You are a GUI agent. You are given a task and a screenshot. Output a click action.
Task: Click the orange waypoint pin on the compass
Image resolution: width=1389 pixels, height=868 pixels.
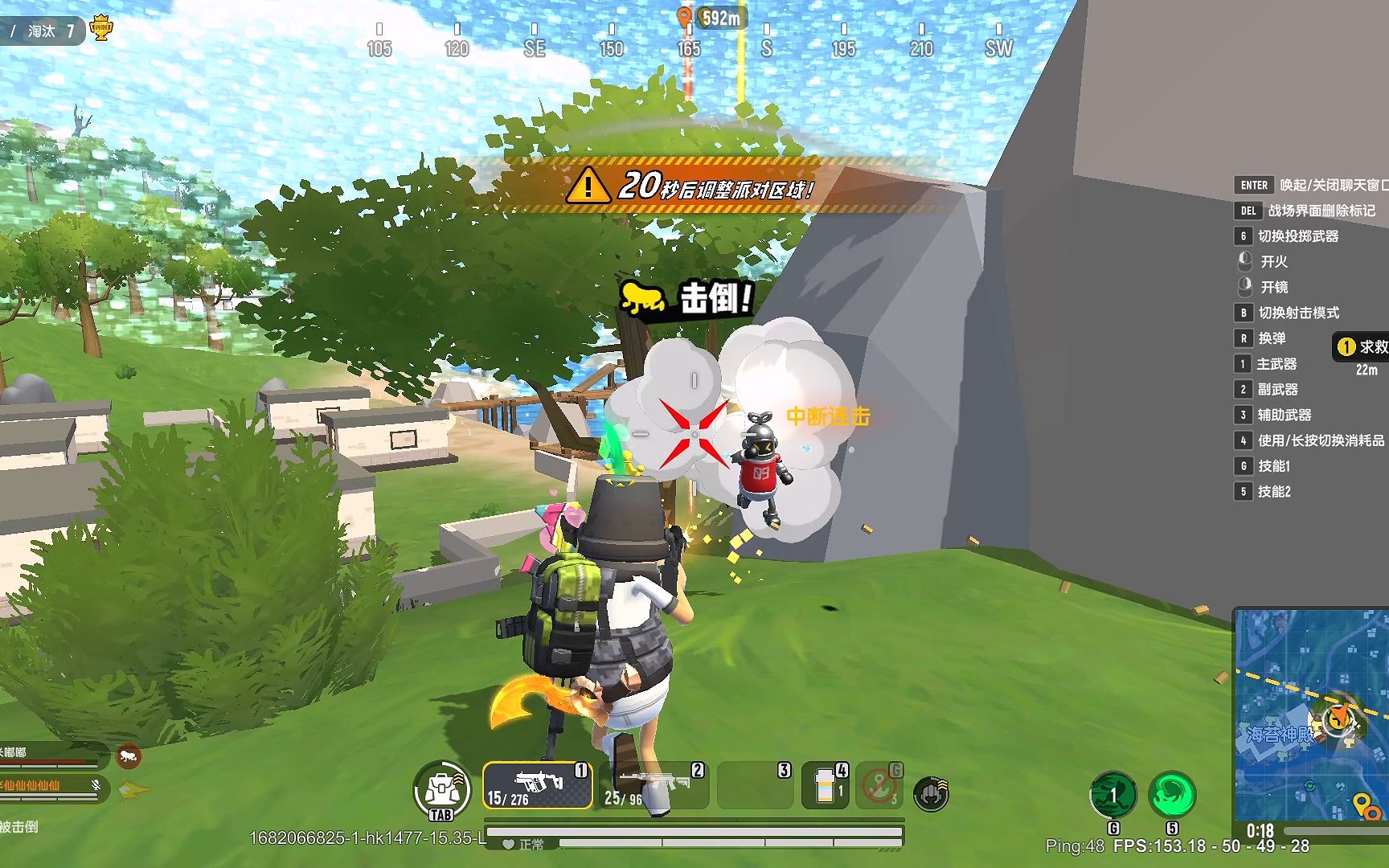(684, 17)
